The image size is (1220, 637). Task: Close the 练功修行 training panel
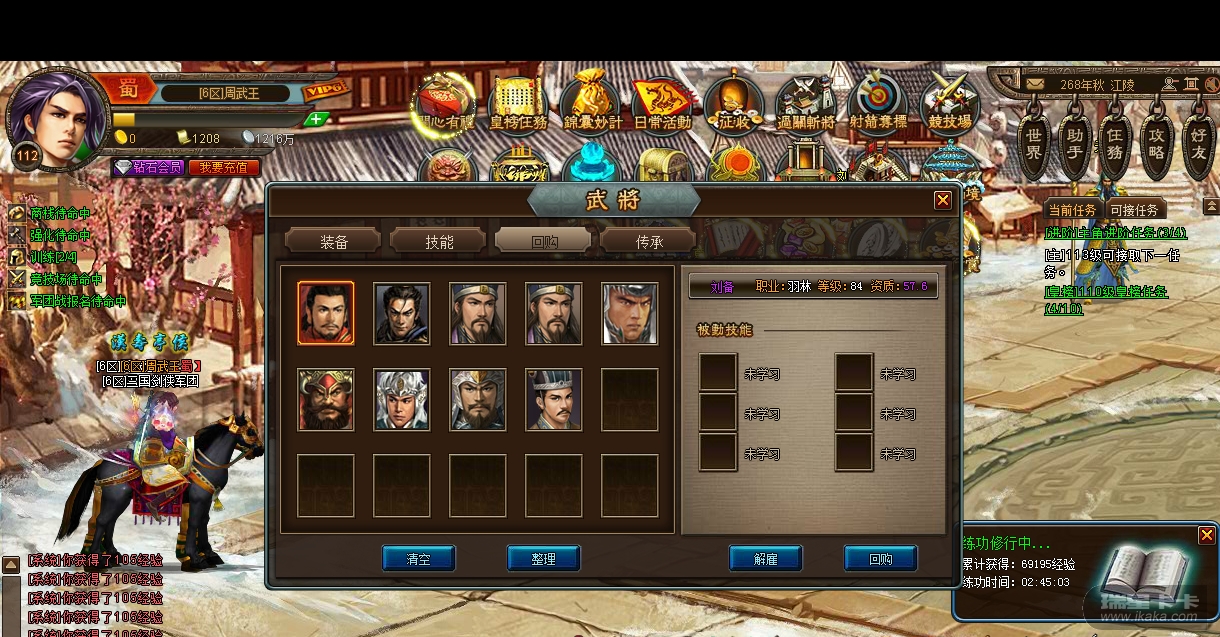(1206, 535)
